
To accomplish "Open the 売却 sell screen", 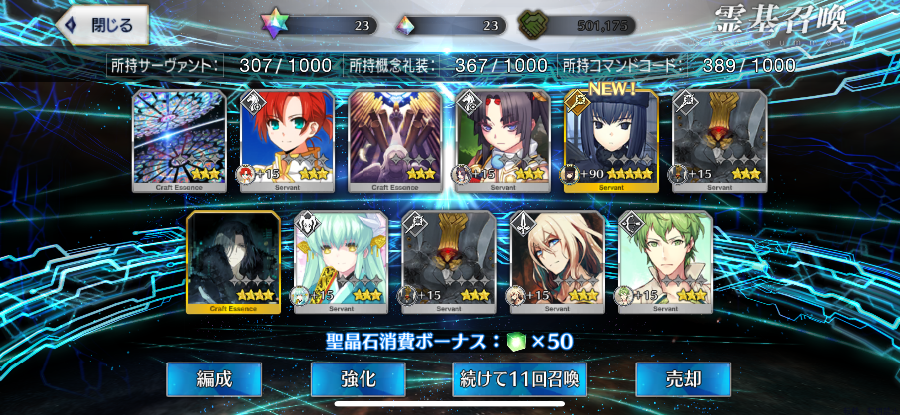I will coord(683,379).
